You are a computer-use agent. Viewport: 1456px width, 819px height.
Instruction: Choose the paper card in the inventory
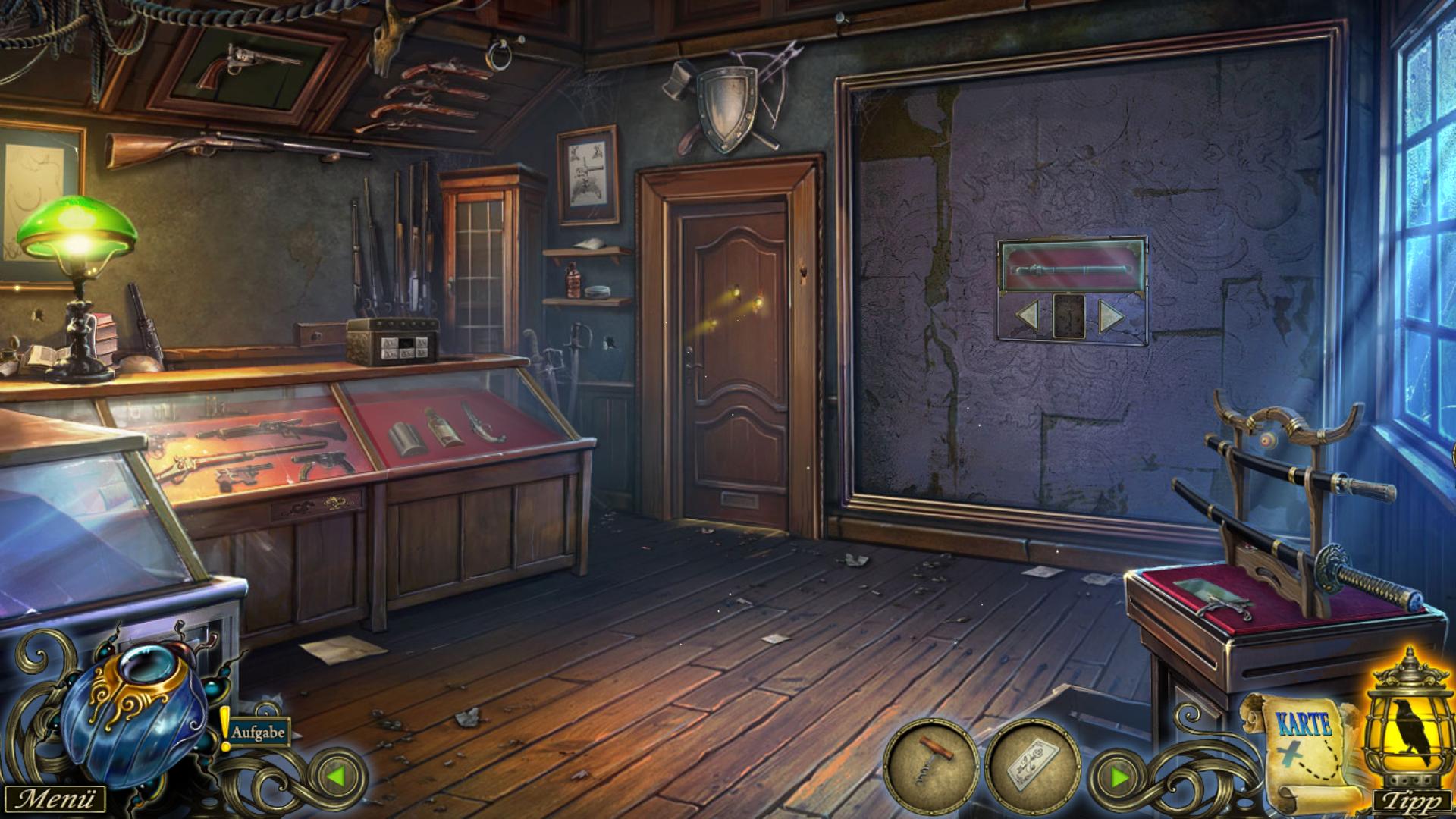pos(1032,767)
